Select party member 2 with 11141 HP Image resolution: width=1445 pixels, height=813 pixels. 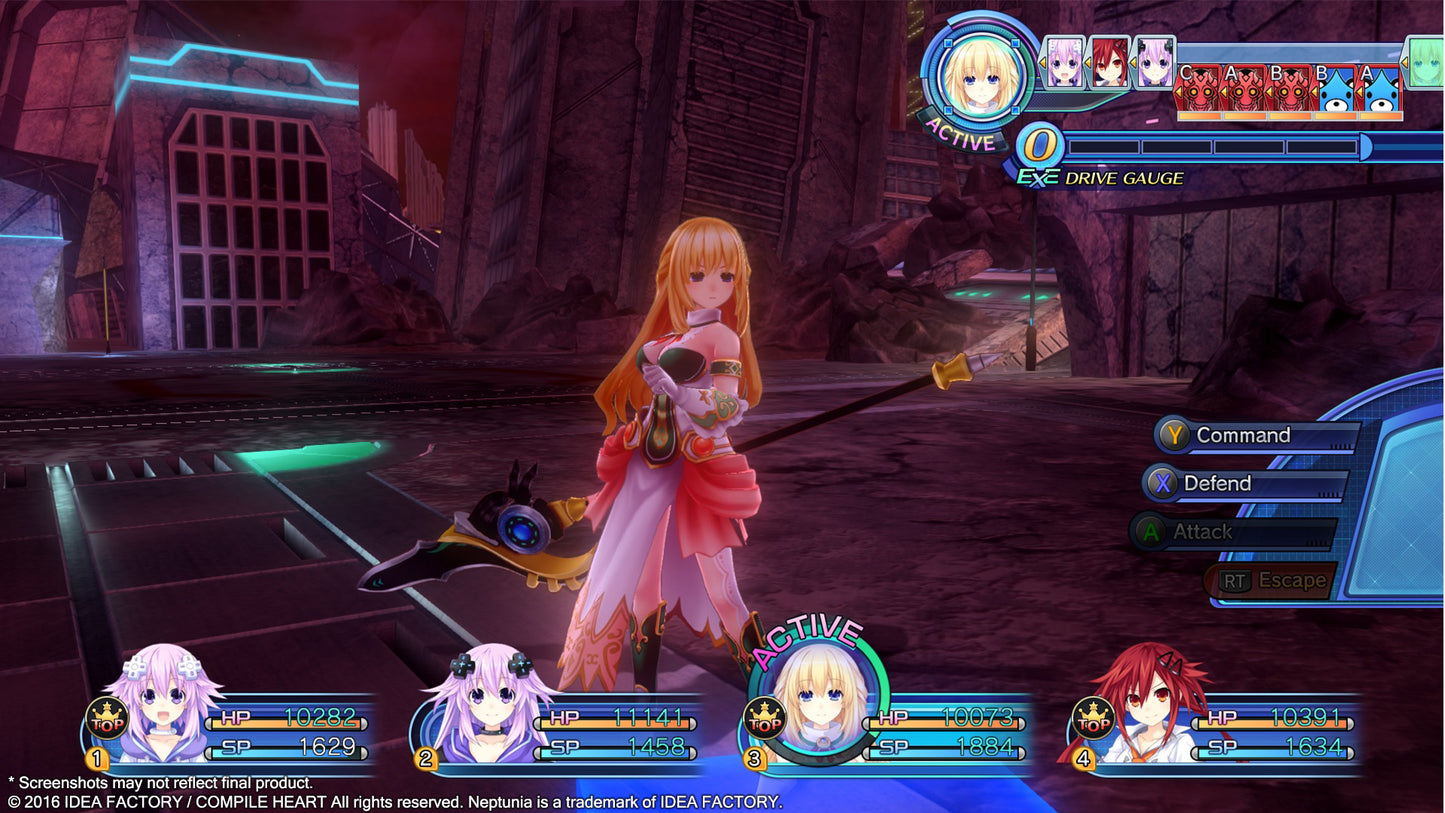(488, 706)
